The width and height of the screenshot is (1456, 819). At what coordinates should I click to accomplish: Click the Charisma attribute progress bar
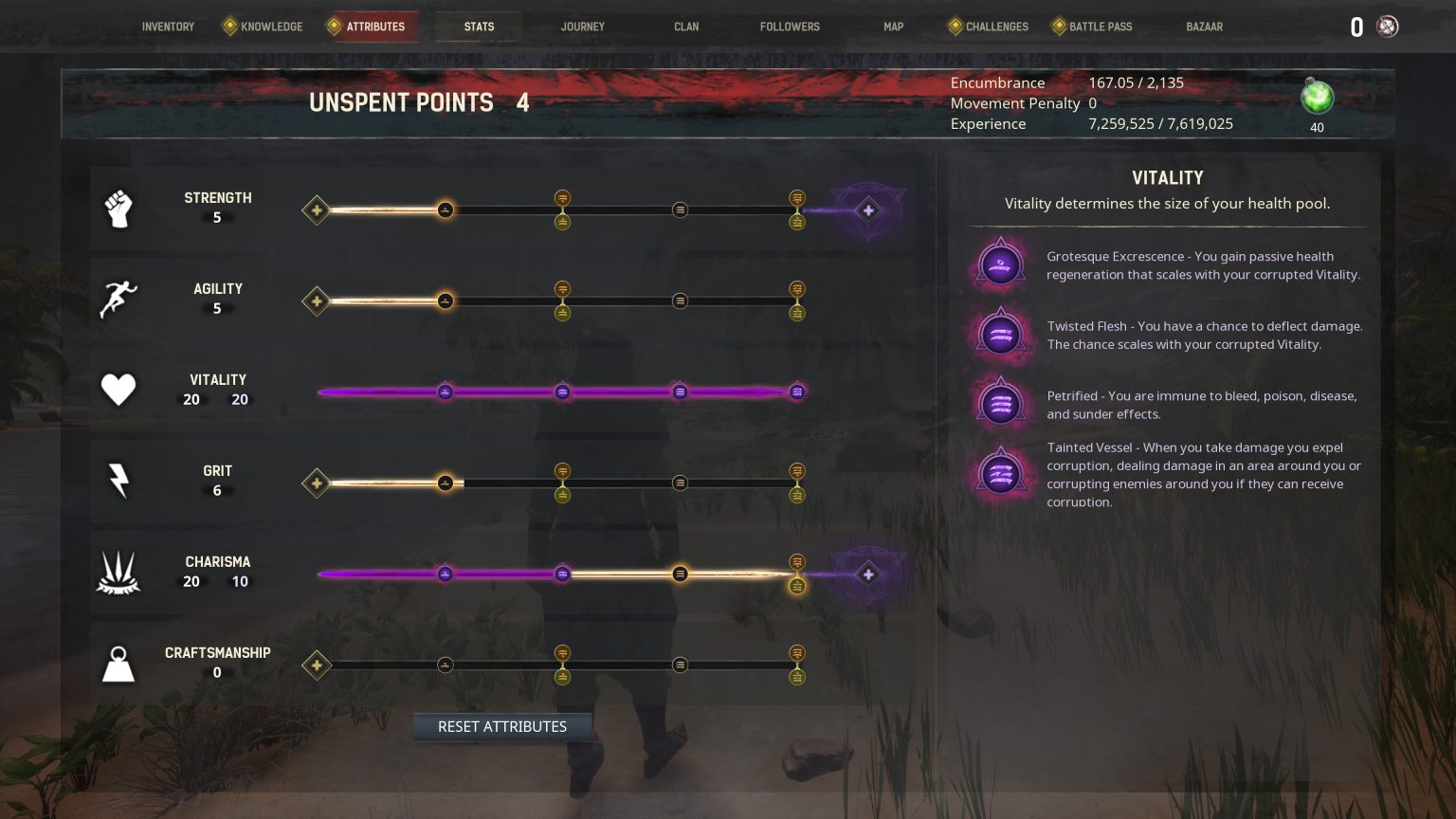(559, 574)
